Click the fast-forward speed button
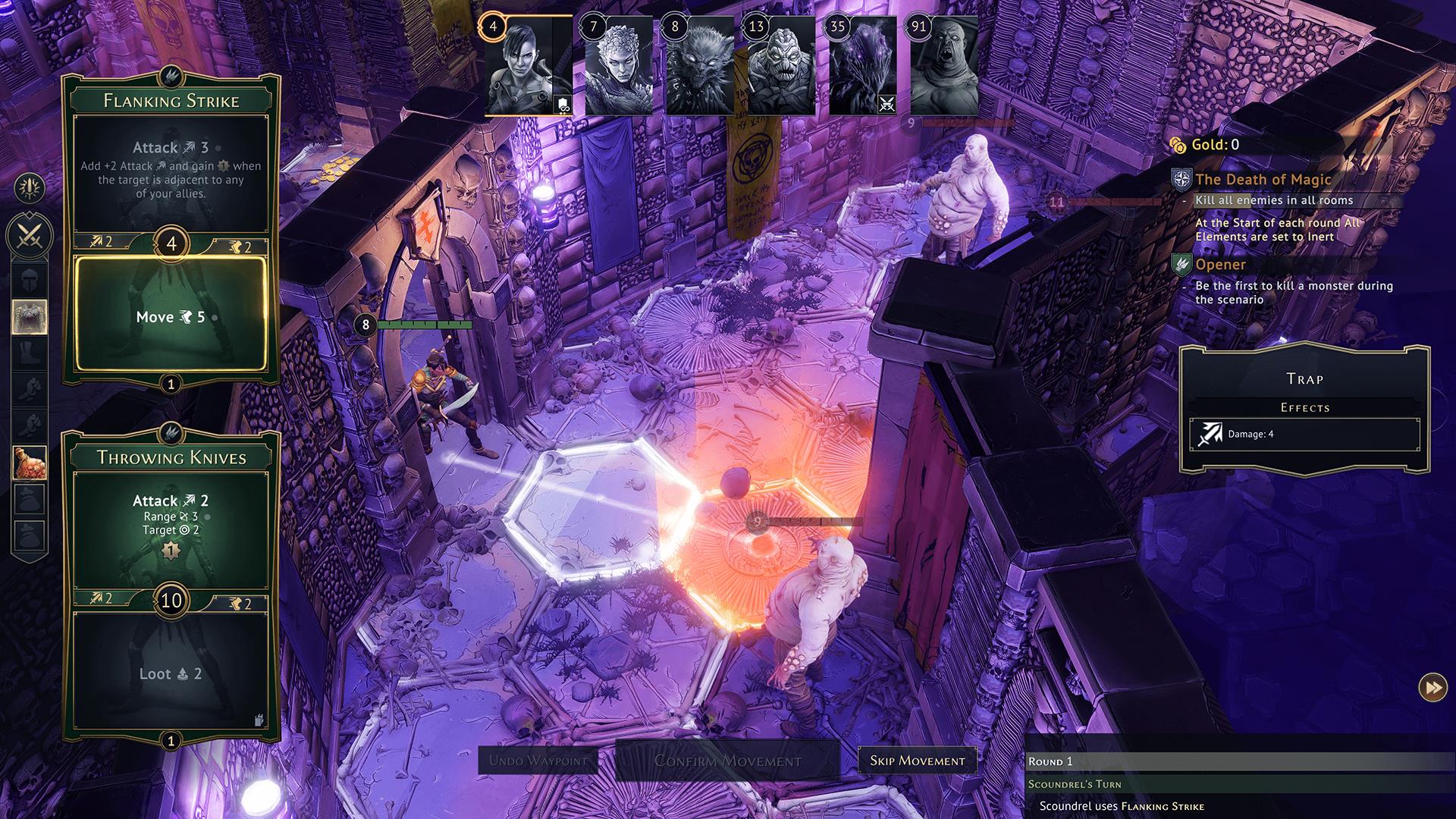 tap(1432, 688)
